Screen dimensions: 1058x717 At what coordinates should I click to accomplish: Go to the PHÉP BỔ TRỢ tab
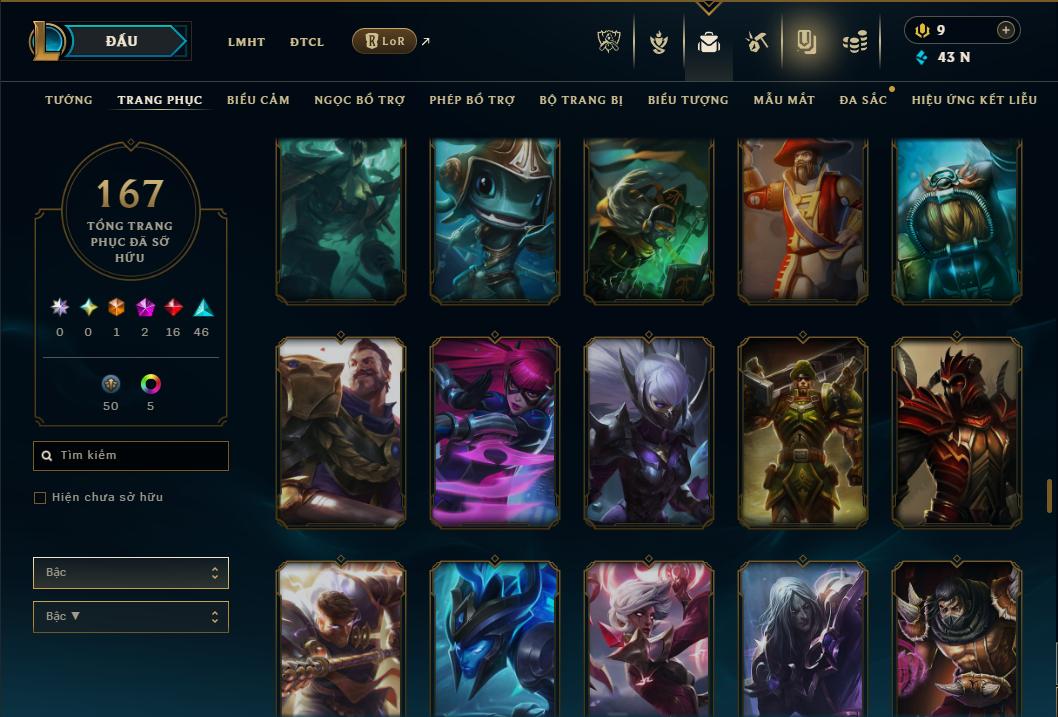point(472,100)
